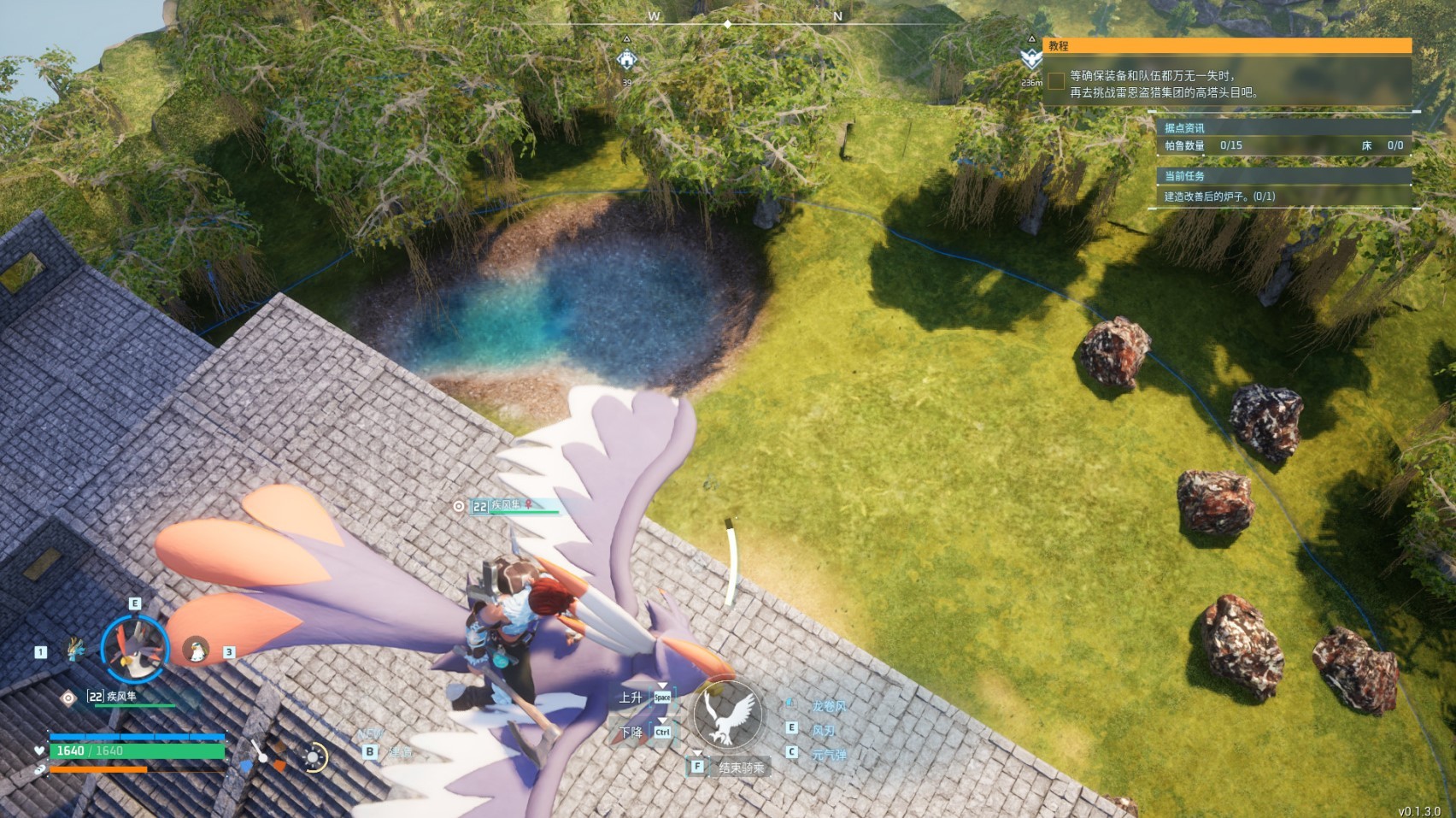
Task: Choose the 风刃 skill label
Action: tap(823, 731)
